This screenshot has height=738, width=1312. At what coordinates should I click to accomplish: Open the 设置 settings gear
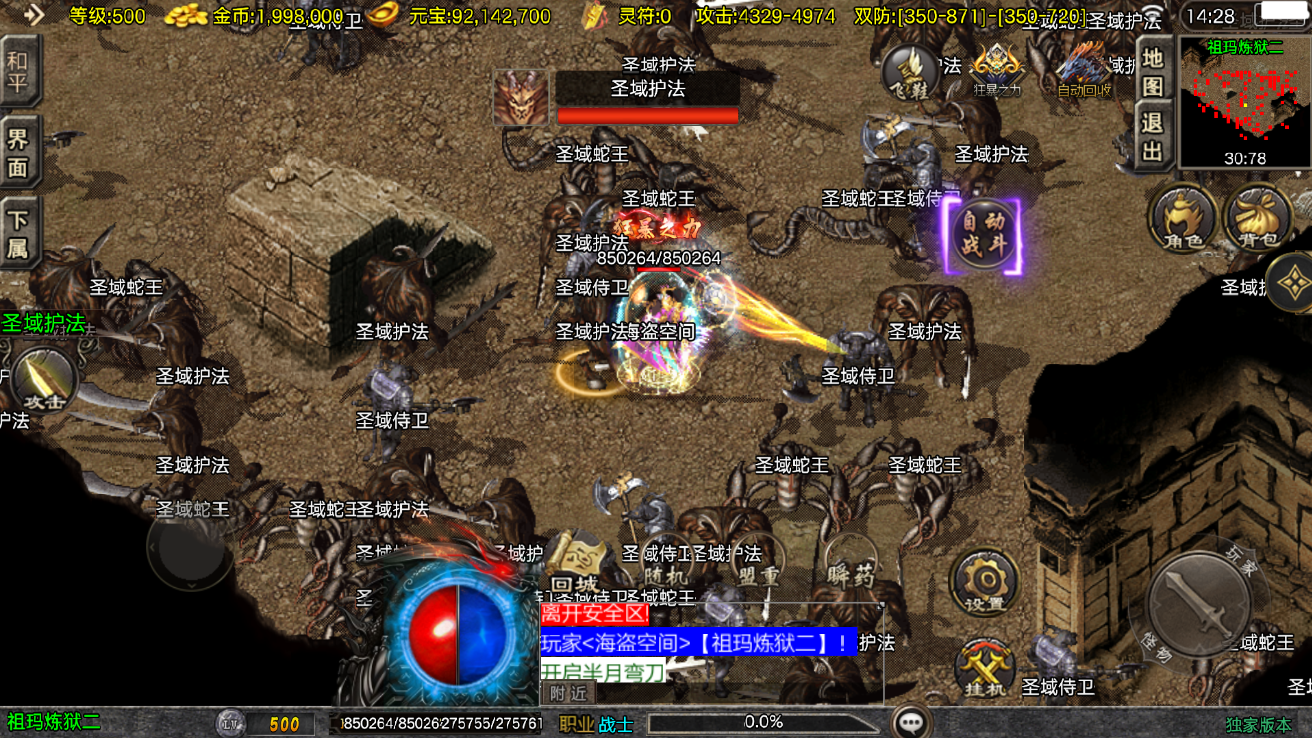coord(985,582)
